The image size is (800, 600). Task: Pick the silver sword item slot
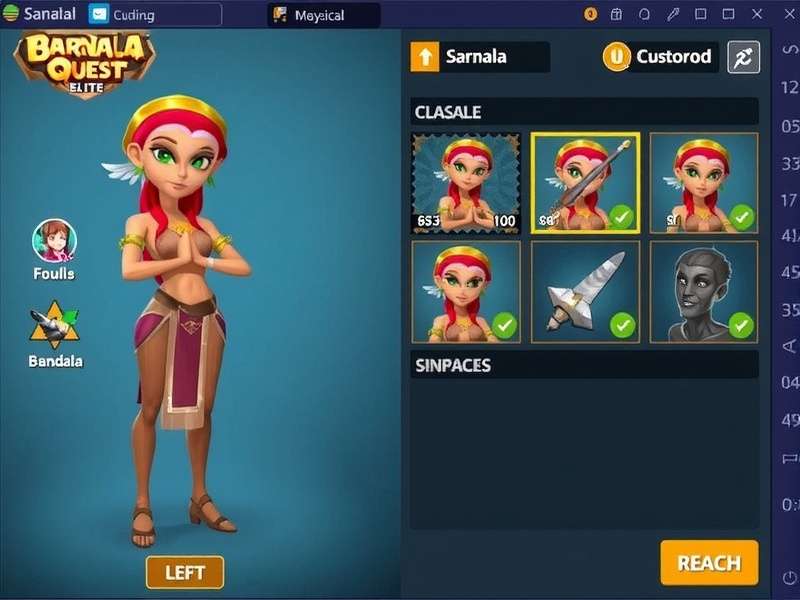(585, 292)
